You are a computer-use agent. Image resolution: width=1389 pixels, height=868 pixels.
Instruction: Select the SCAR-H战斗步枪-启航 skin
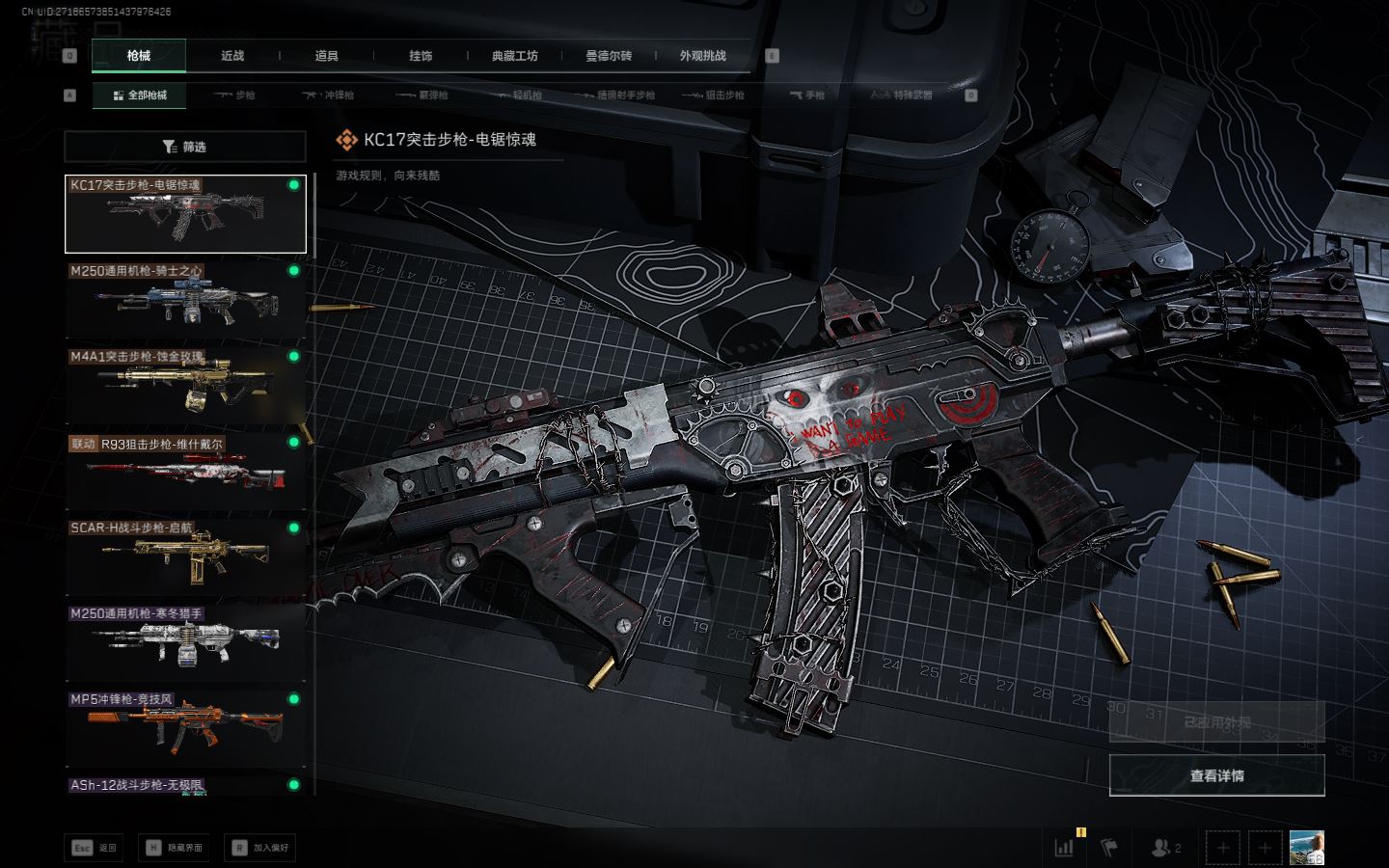(185, 556)
